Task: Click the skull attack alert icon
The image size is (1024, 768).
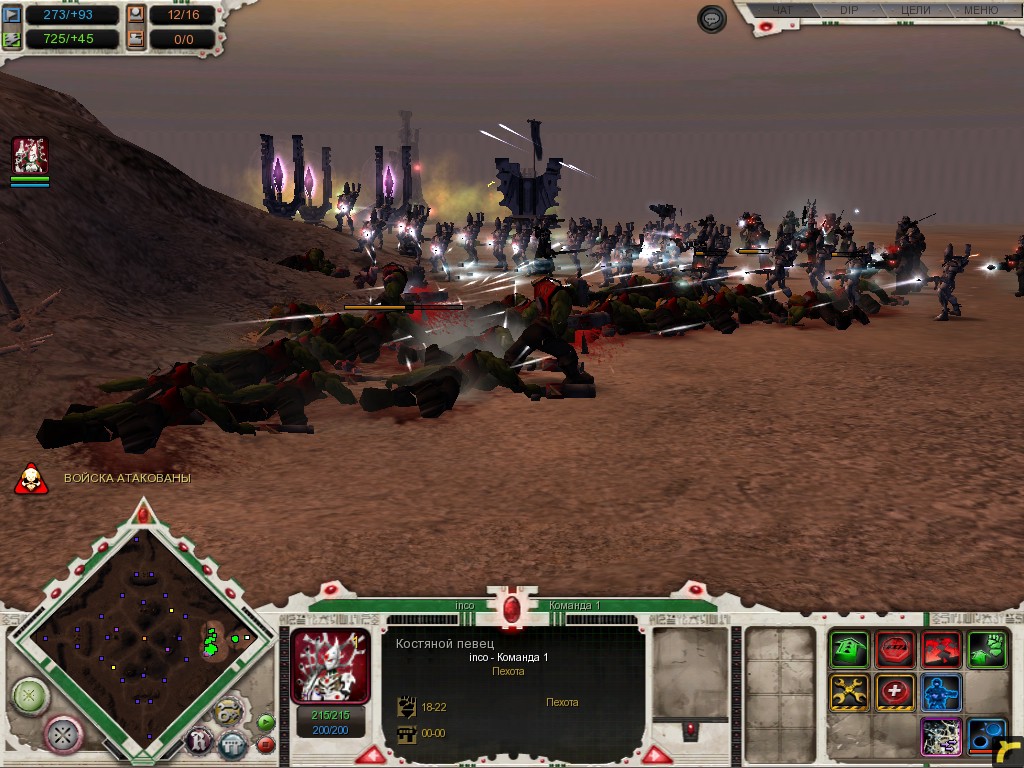Action: [x=33, y=478]
